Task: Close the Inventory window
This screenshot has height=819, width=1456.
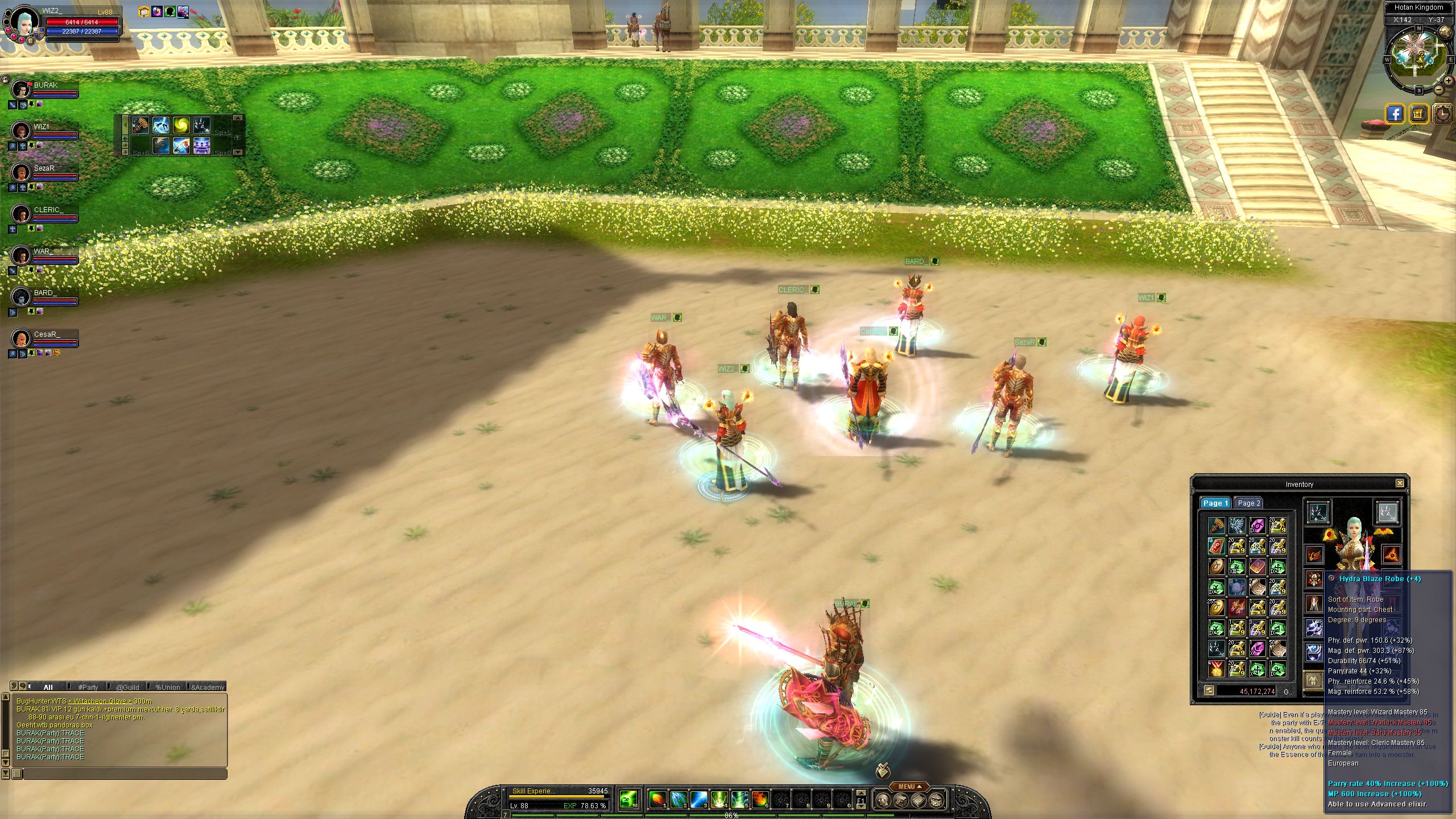Action: coord(1400,483)
